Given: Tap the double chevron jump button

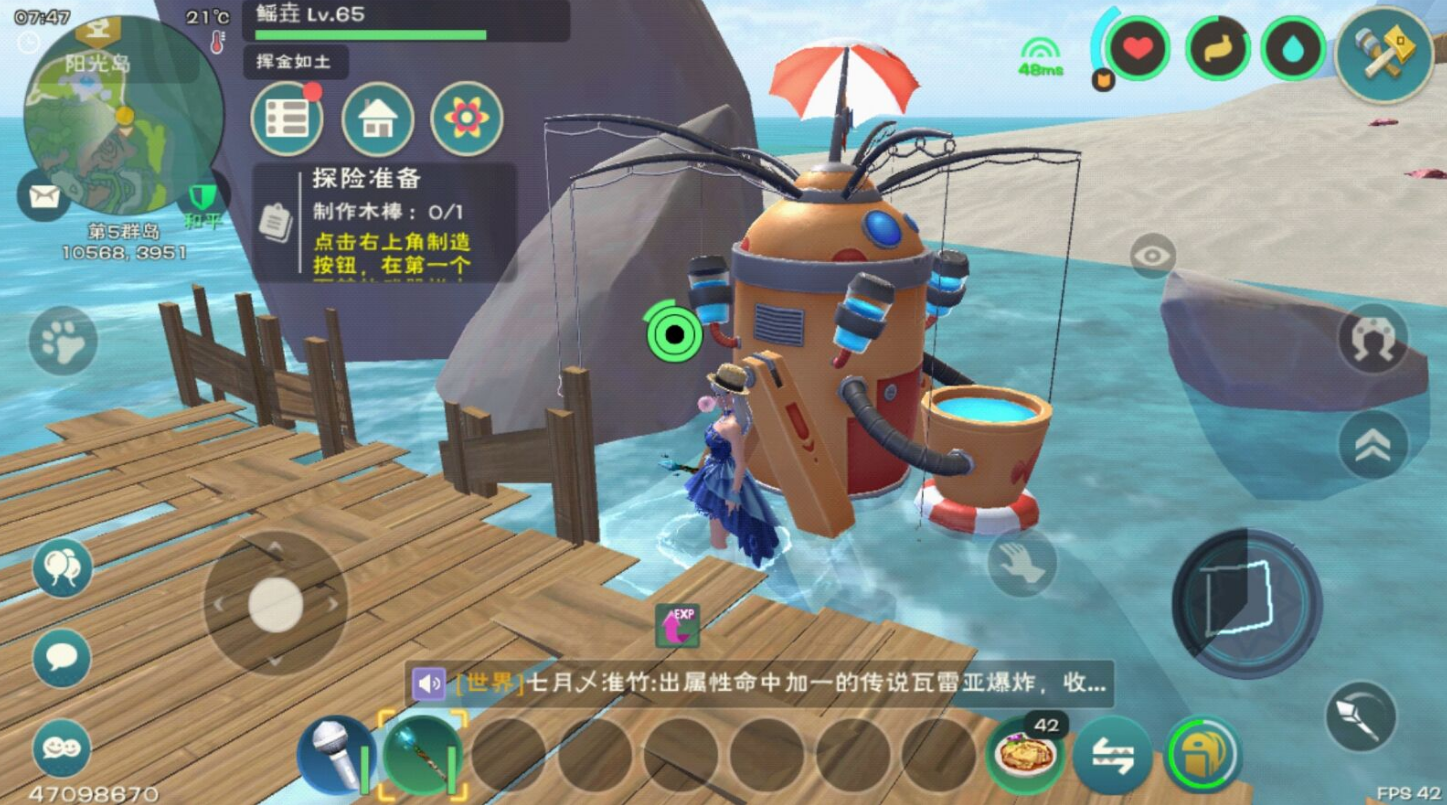Looking at the screenshot, I should [1373, 445].
